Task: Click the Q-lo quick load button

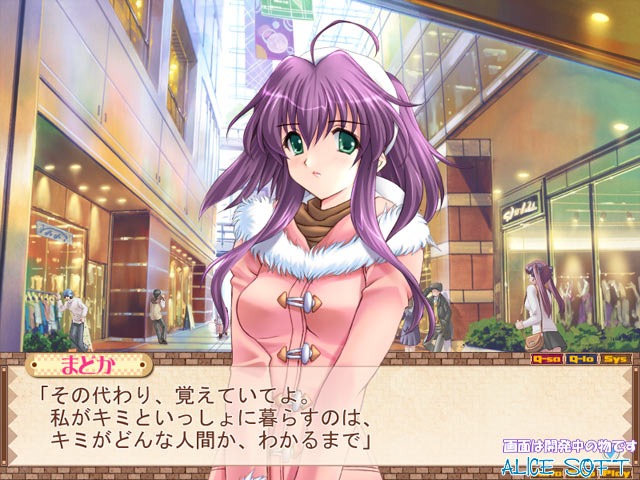Action: point(580,358)
